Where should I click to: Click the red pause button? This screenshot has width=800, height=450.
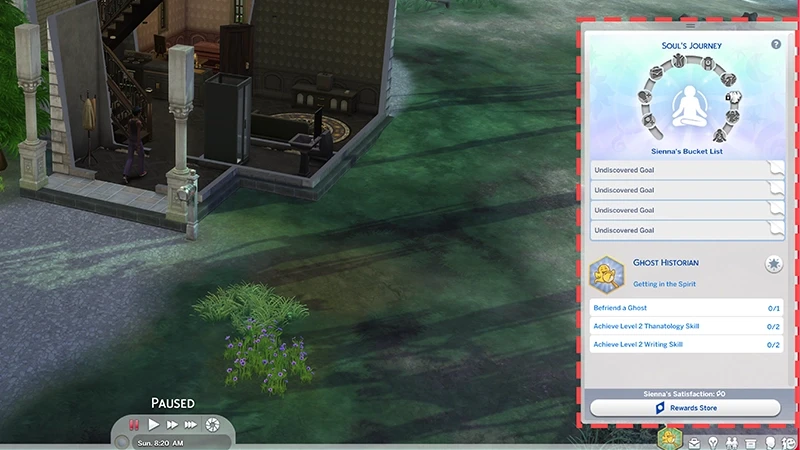point(133,425)
